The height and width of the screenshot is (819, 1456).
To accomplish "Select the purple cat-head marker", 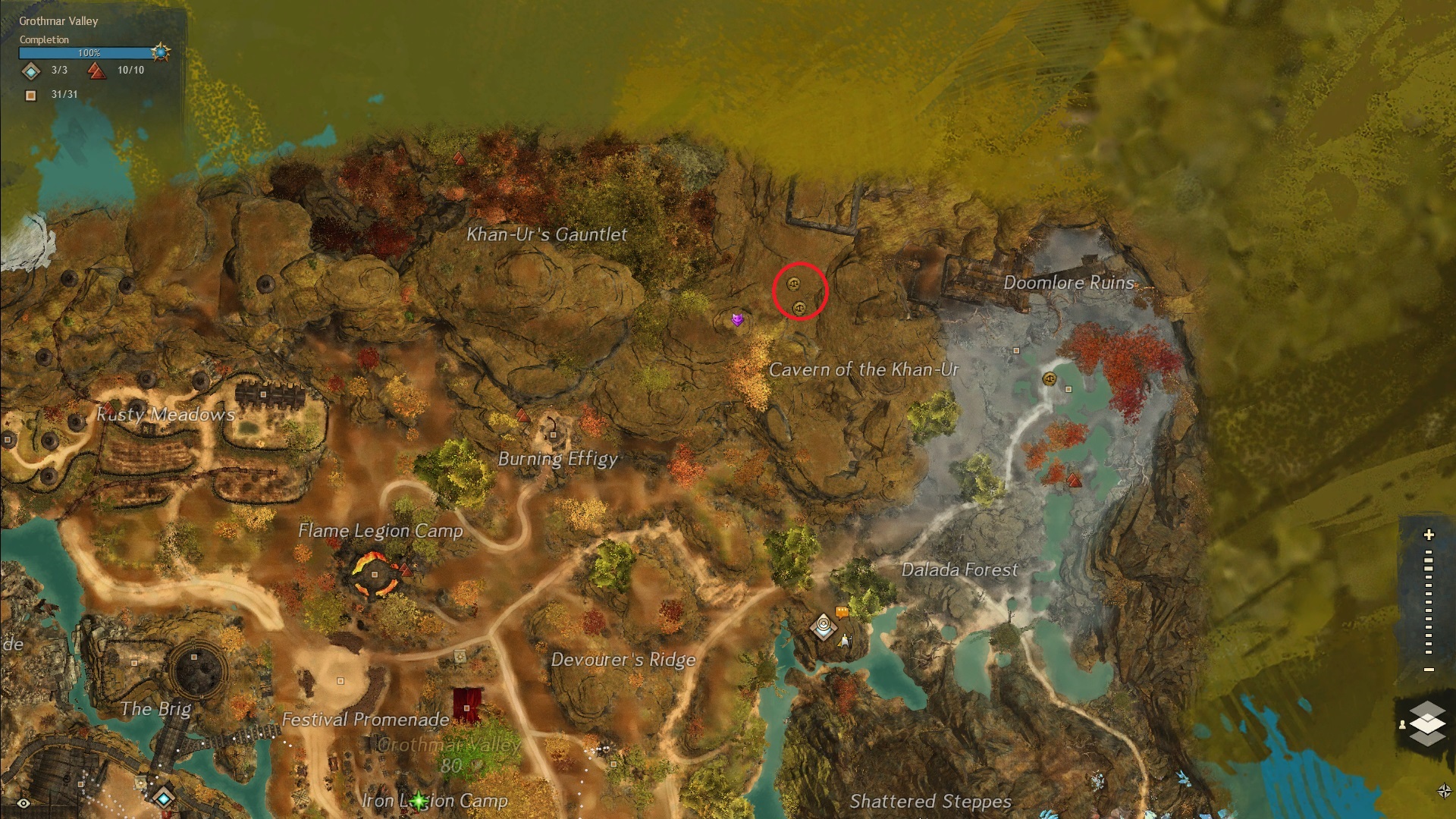I will pos(737,320).
